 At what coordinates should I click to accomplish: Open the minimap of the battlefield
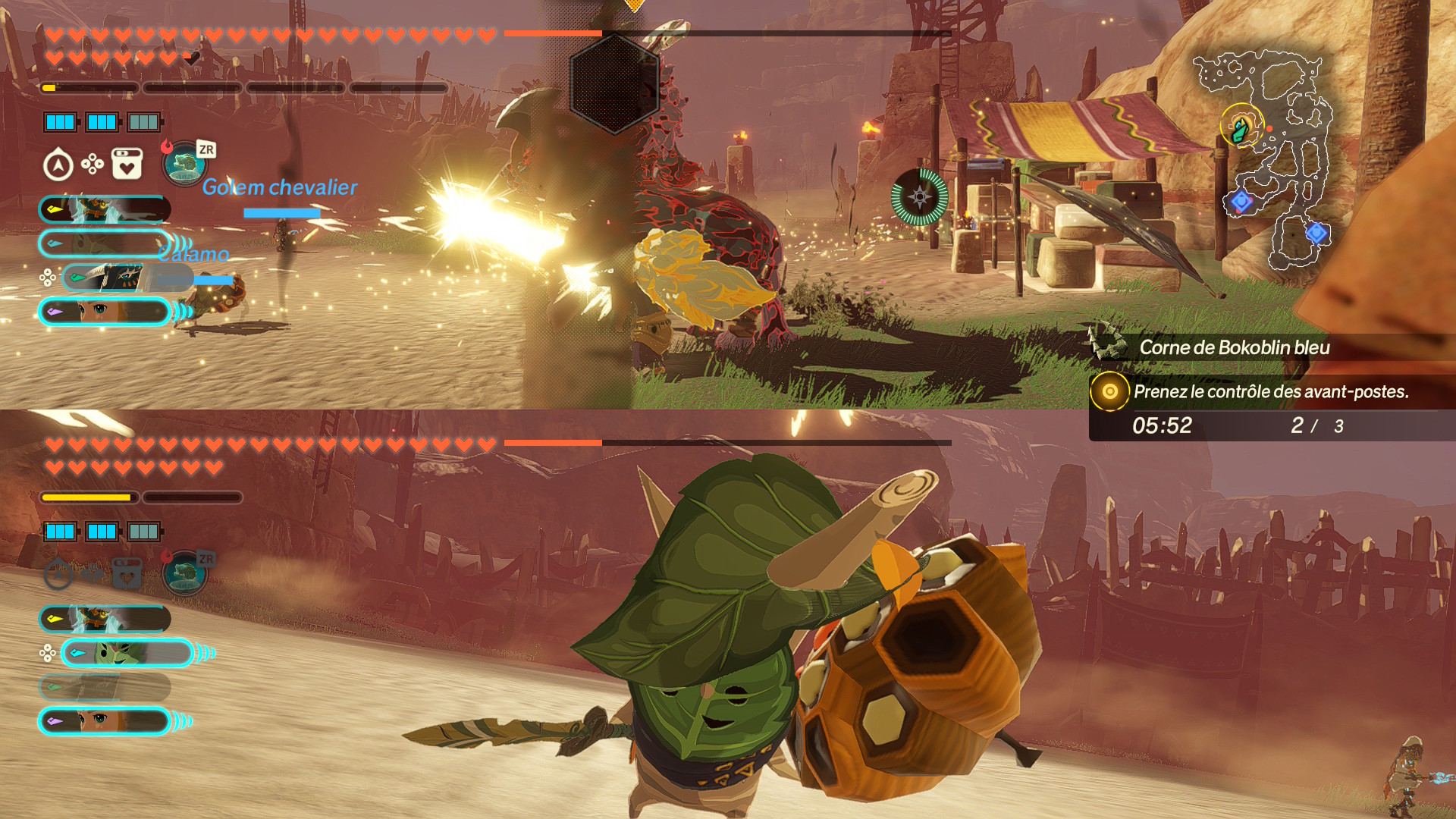tap(1263, 161)
